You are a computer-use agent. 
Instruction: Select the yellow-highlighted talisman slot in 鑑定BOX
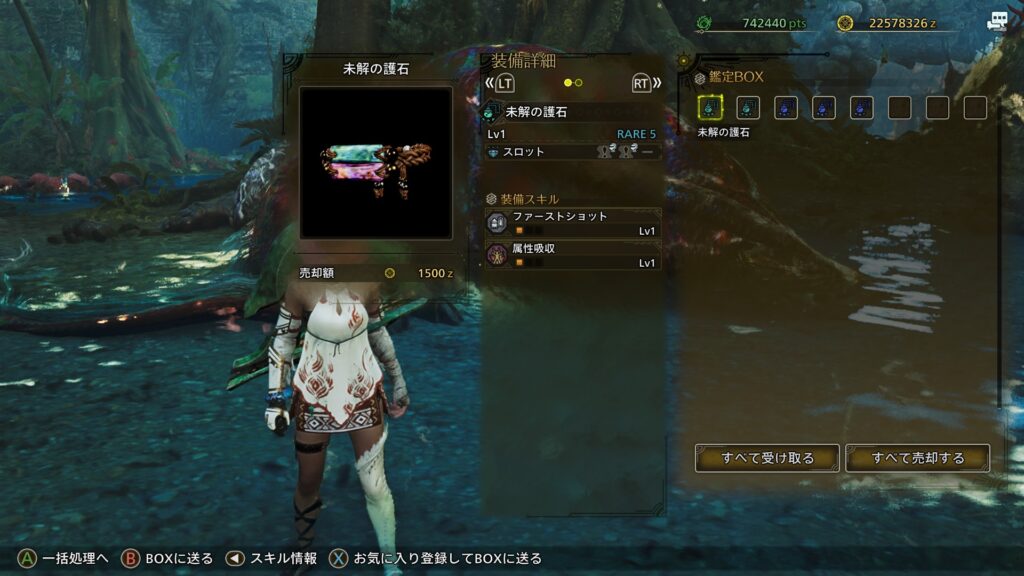[x=710, y=108]
